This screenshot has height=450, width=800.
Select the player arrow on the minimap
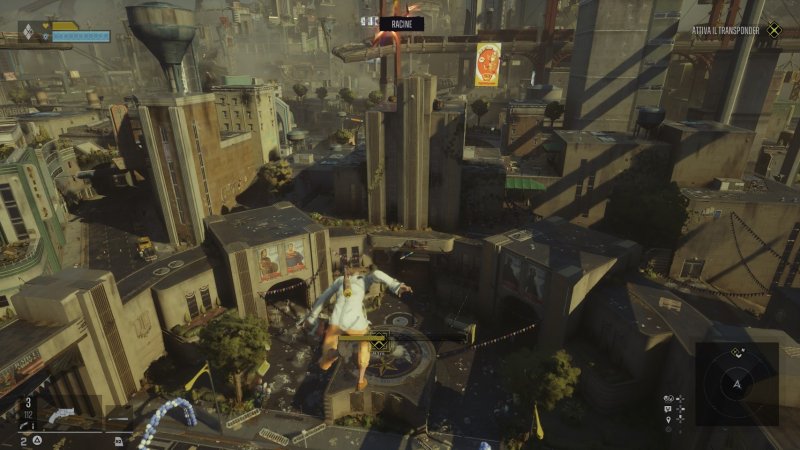pyautogui.click(x=737, y=383)
